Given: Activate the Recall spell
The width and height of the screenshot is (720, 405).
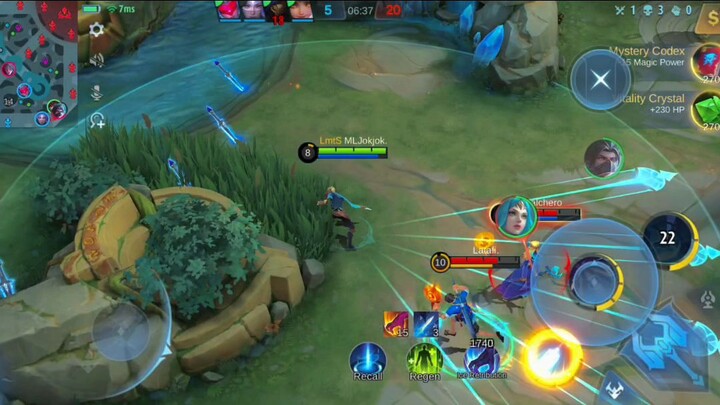Looking at the screenshot, I should click(x=368, y=360).
